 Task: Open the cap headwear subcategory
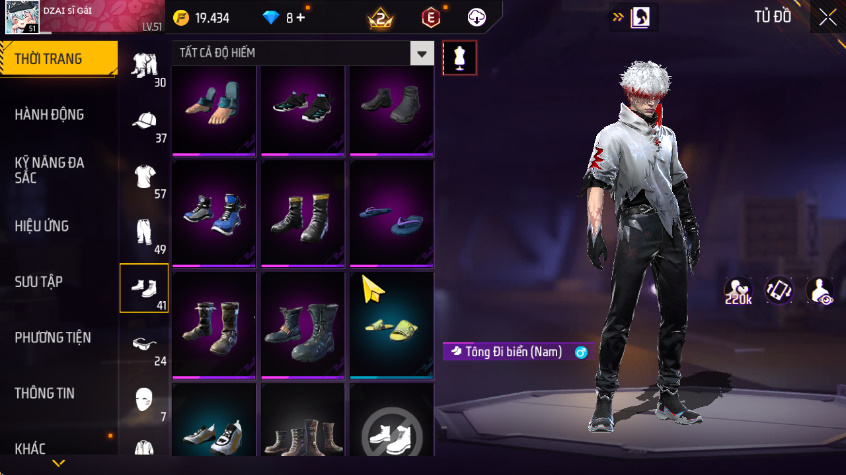coord(144,122)
